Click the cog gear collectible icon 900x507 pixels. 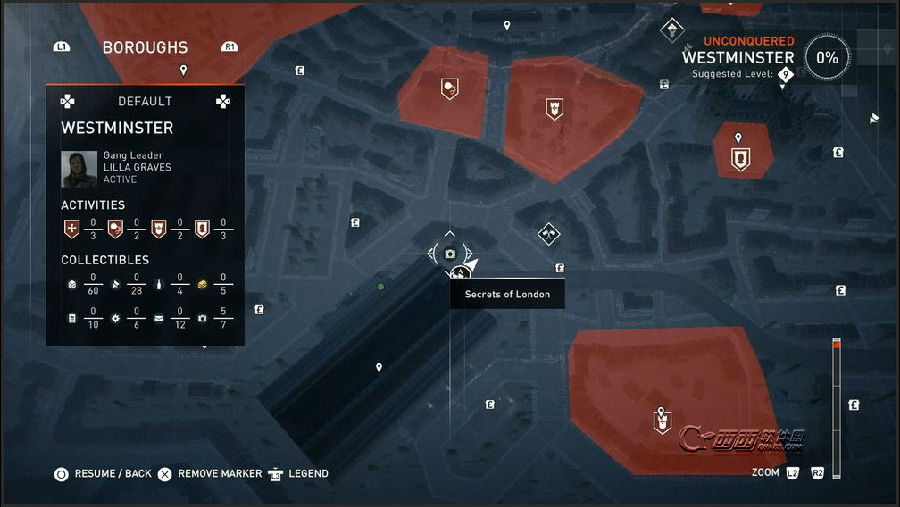point(114,318)
